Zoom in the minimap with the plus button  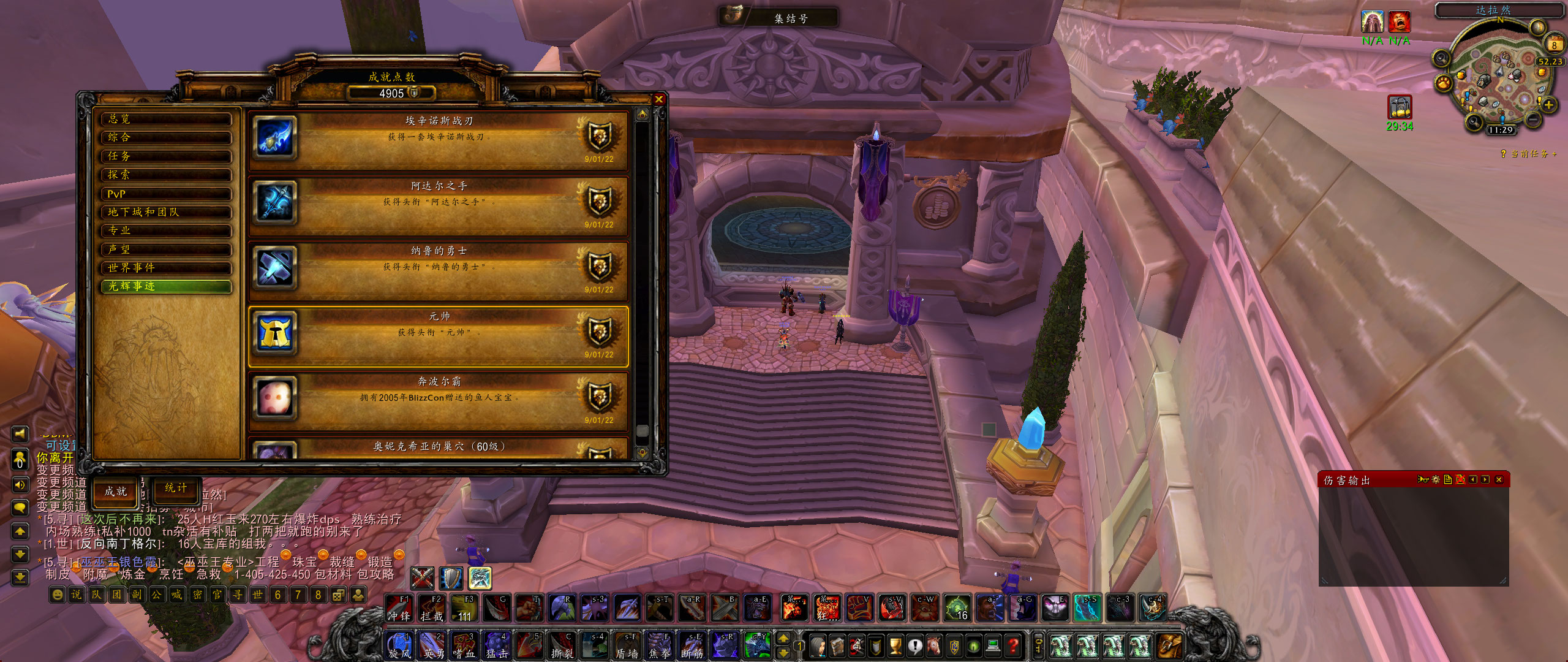pos(1549,105)
